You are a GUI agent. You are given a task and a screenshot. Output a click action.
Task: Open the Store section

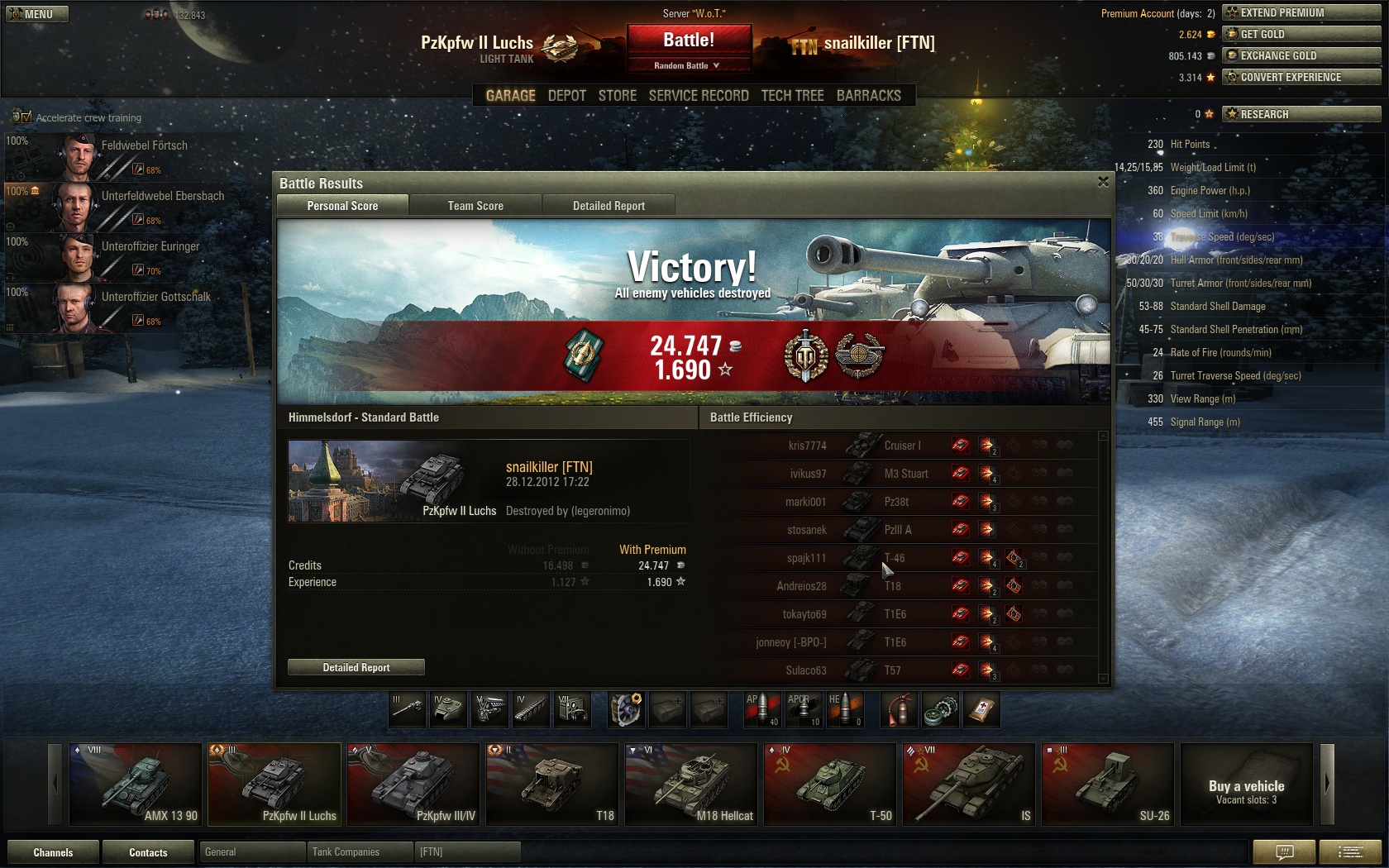pyautogui.click(x=618, y=96)
